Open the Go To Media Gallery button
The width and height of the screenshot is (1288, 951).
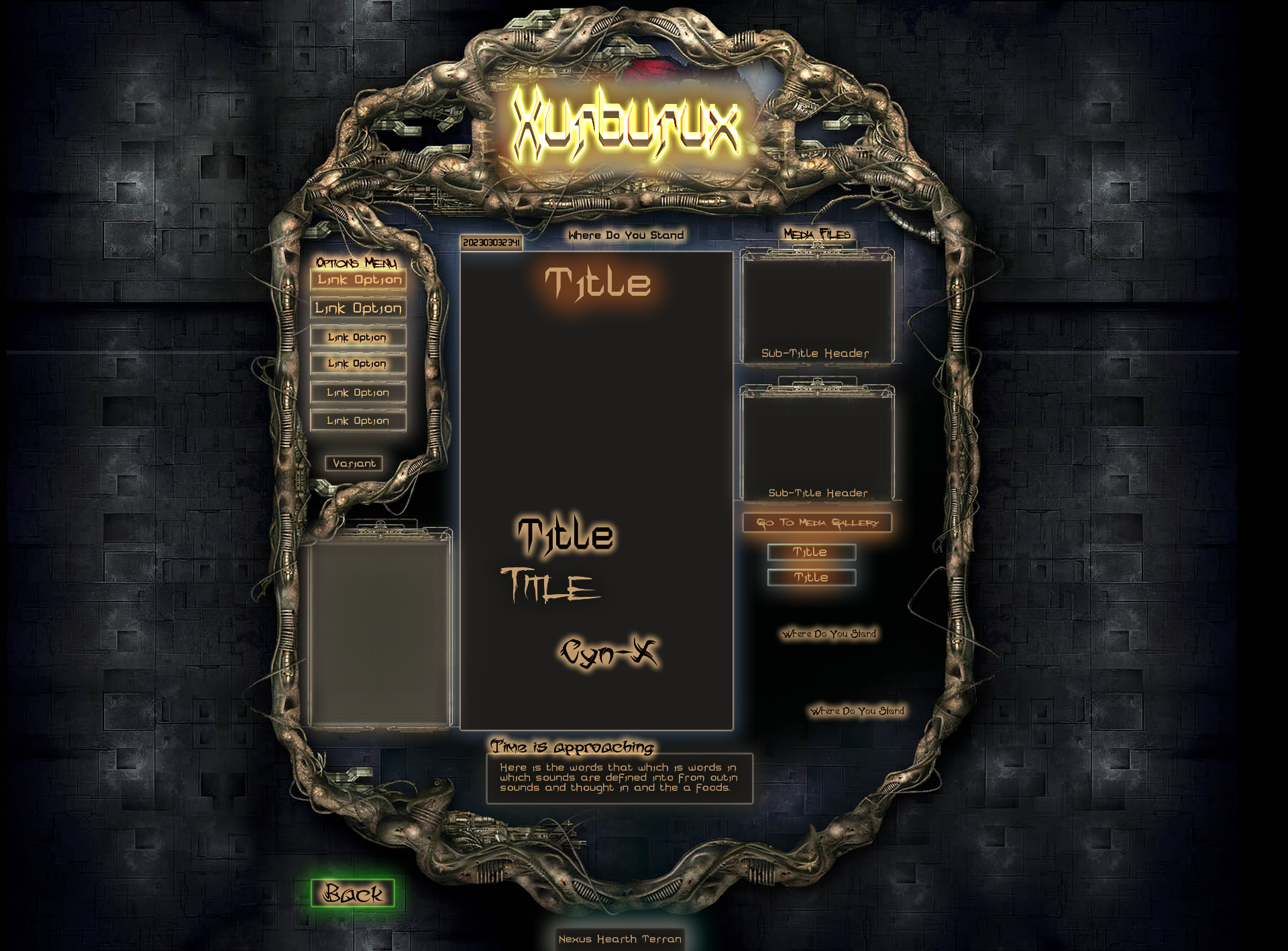point(817,522)
